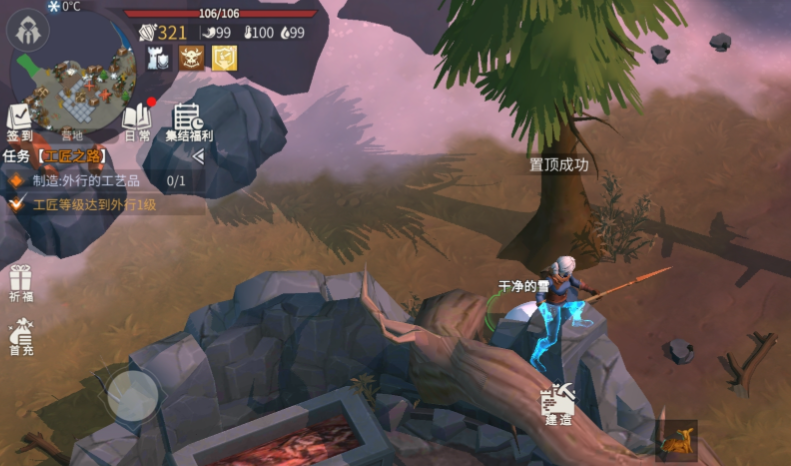Open the 签到 daily check-in
The height and width of the screenshot is (466, 791).
[x=20, y=121]
